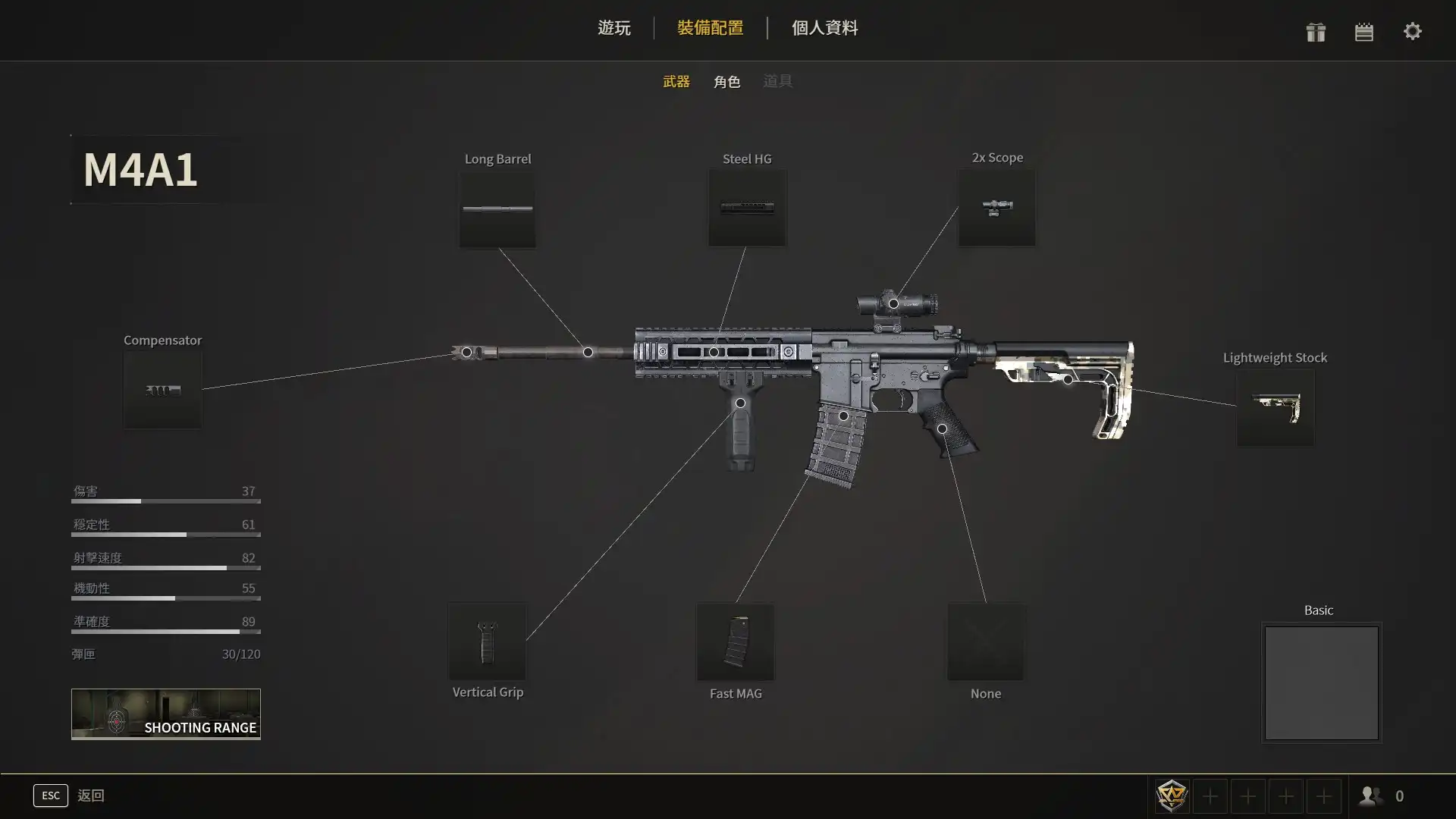
Task: Switch to the 角色 sub-tab
Action: coord(726,81)
